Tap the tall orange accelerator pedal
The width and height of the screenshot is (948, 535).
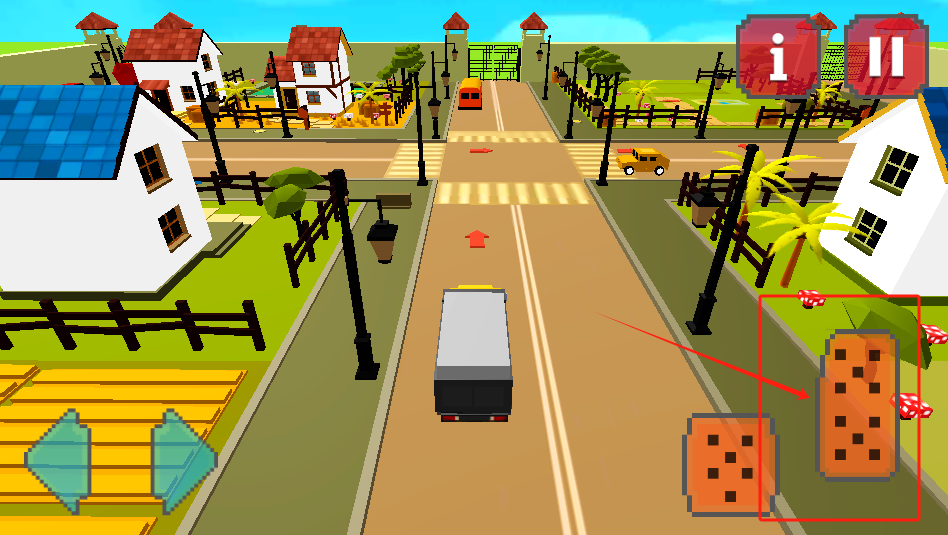(x=858, y=405)
